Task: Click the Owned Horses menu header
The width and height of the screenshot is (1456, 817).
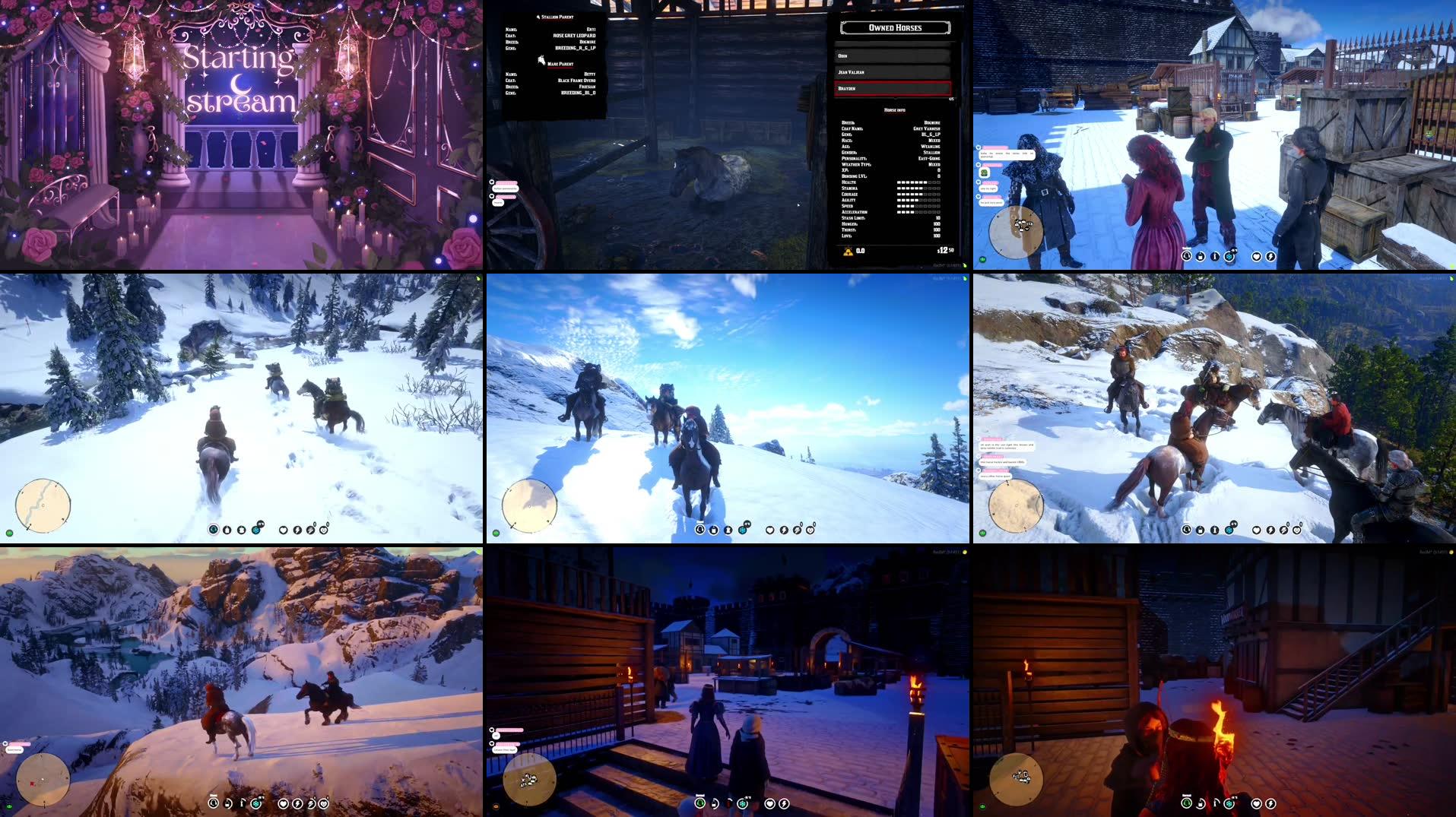Action: click(896, 29)
